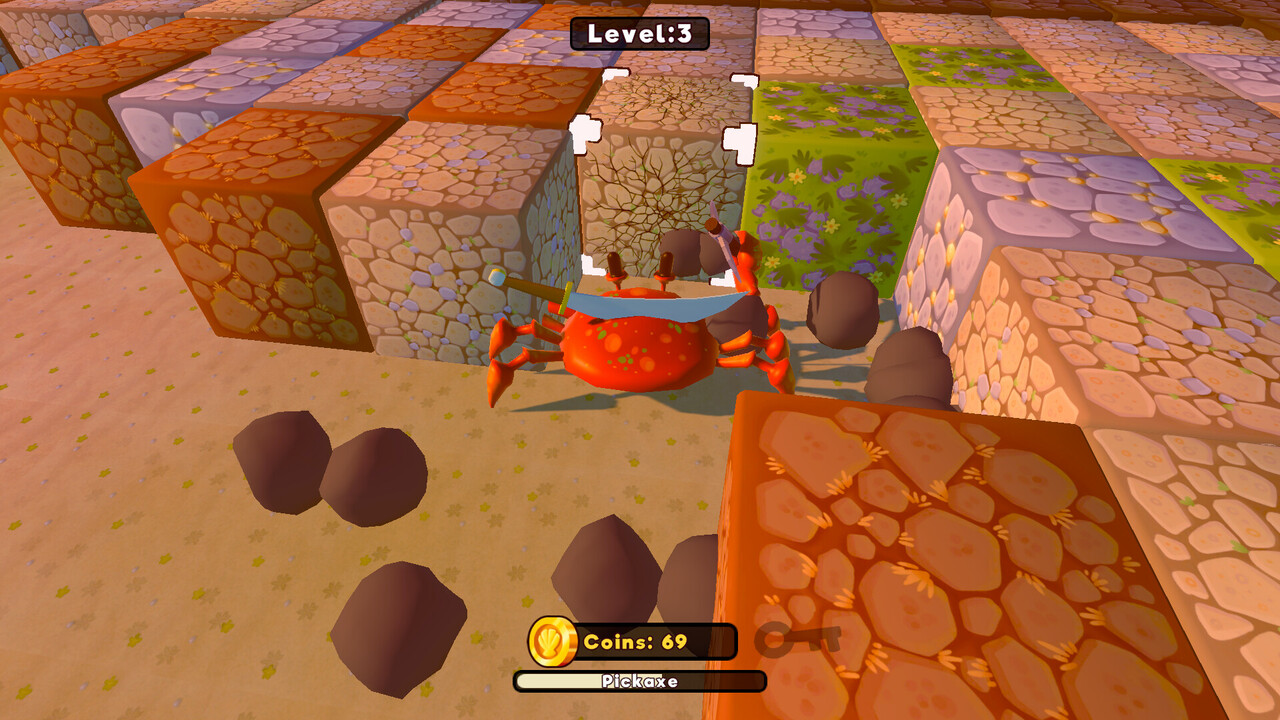The height and width of the screenshot is (720, 1280).
Task: Click the Level:3 badge
Action: coord(640,32)
